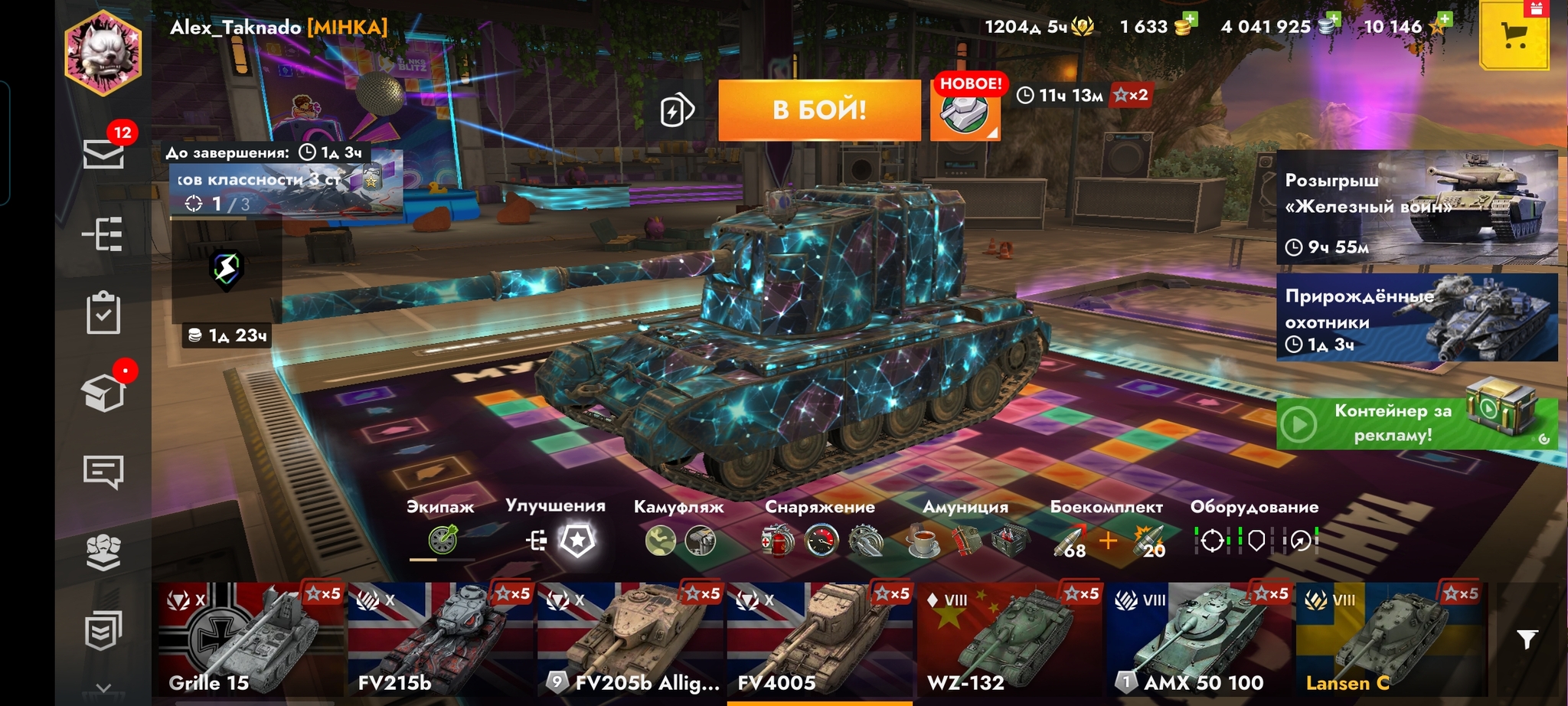This screenshot has height=706, width=1568.
Task: Select the FV215b tank
Action: coord(440,639)
